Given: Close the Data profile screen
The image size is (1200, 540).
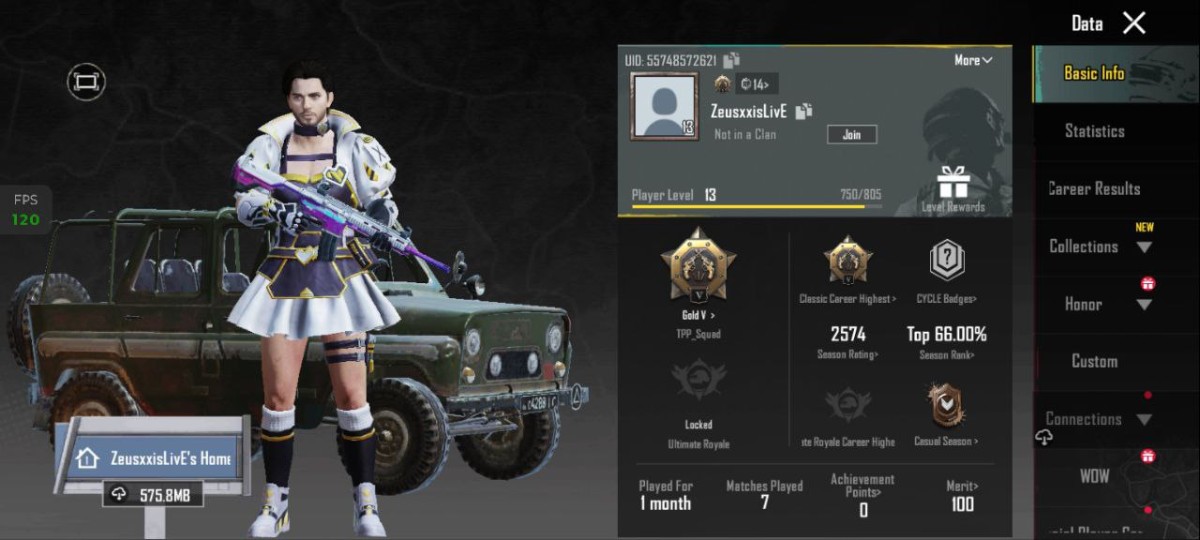Looking at the screenshot, I should [x=1134, y=23].
